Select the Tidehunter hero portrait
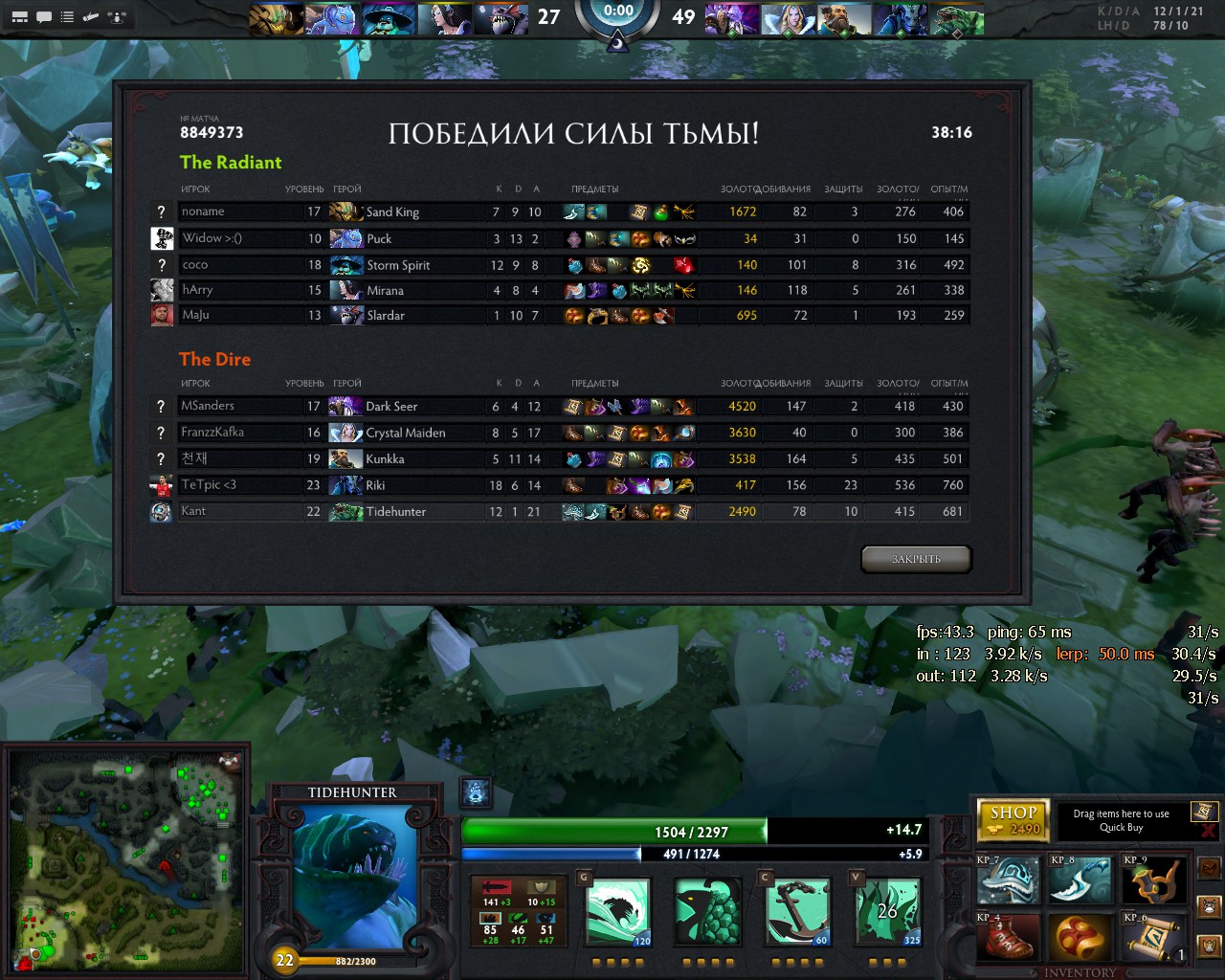1225x980 pixels. [355, 877]
